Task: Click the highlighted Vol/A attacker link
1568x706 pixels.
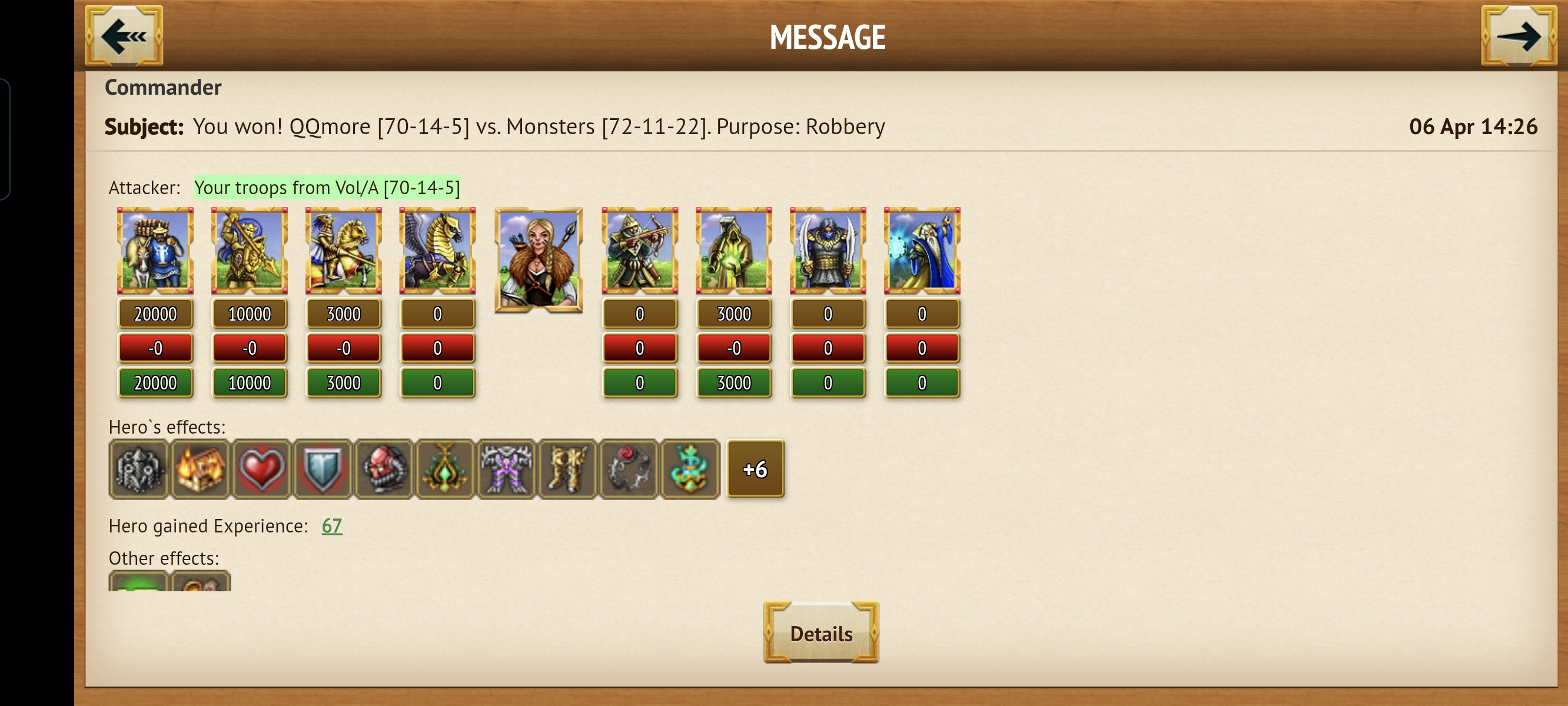Action: [327, 188]
